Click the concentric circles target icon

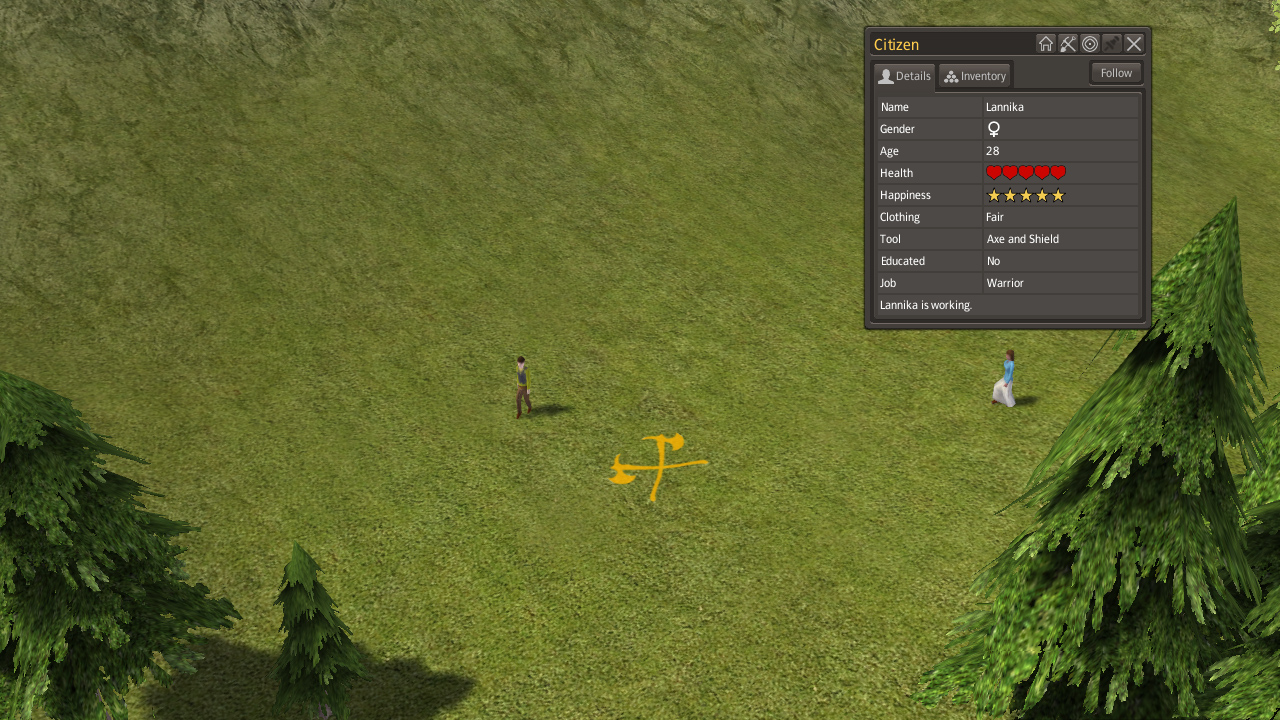[1090, 44]
